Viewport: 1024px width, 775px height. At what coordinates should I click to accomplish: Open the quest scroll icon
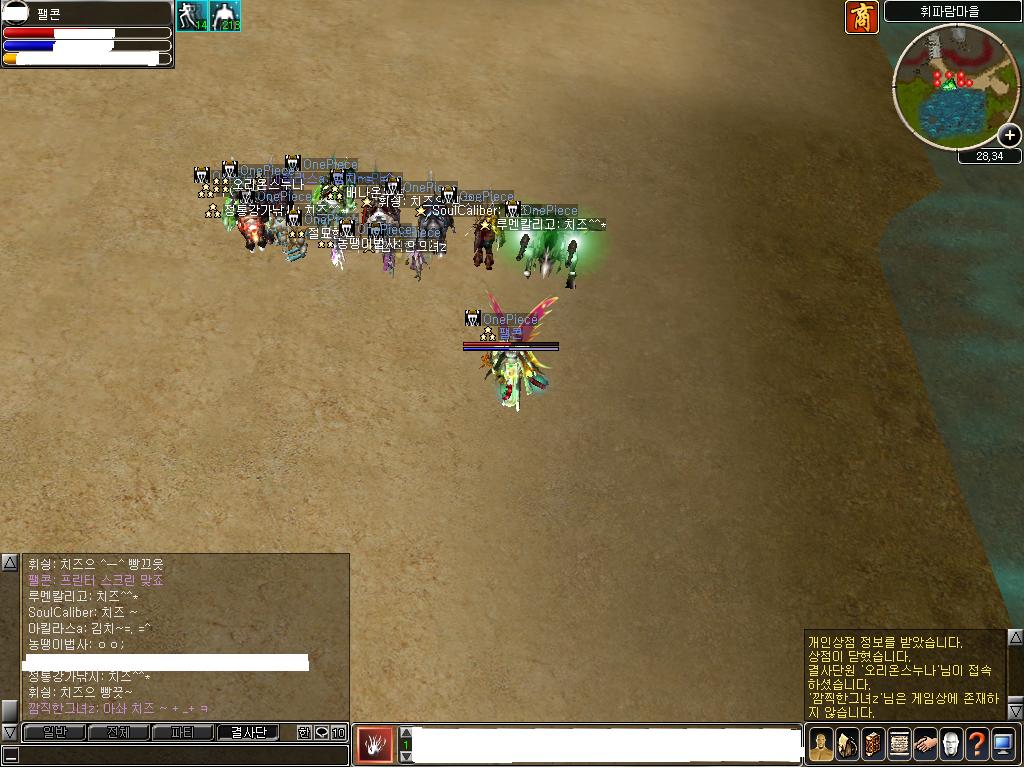899,745
